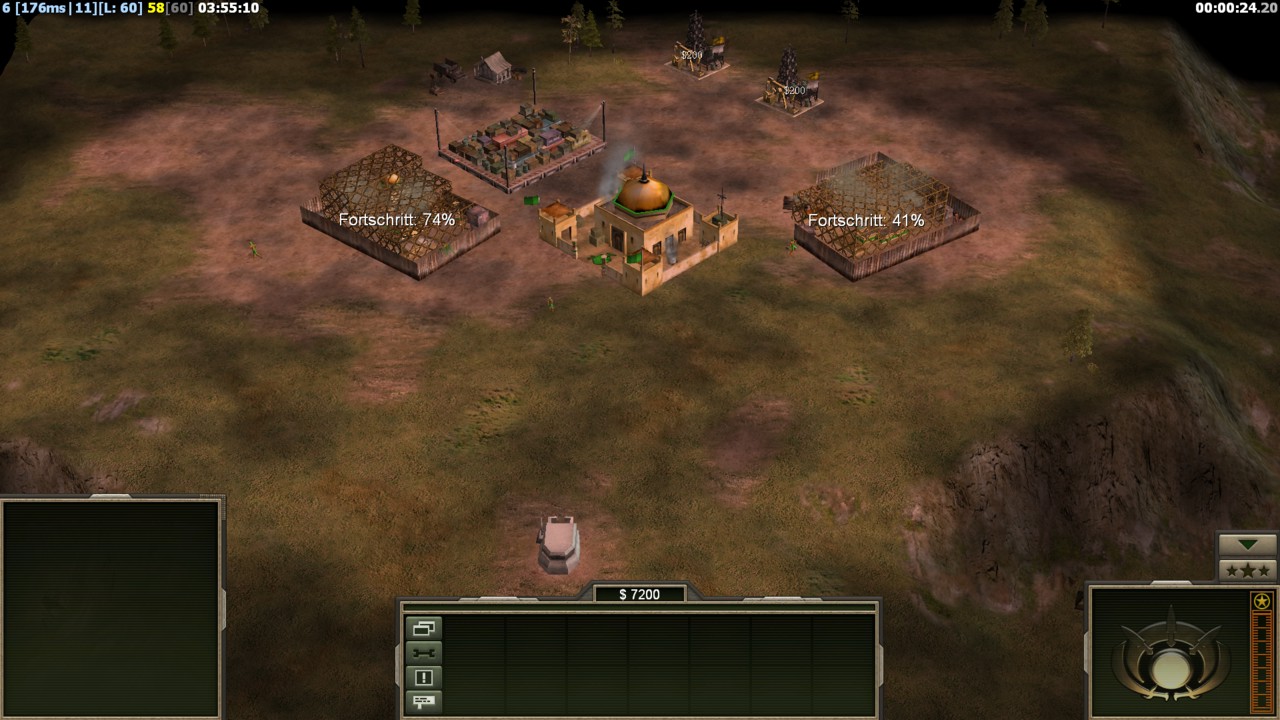
Task: Collapse the control bar with the down arrow
Action: [x=1247, y=545]
